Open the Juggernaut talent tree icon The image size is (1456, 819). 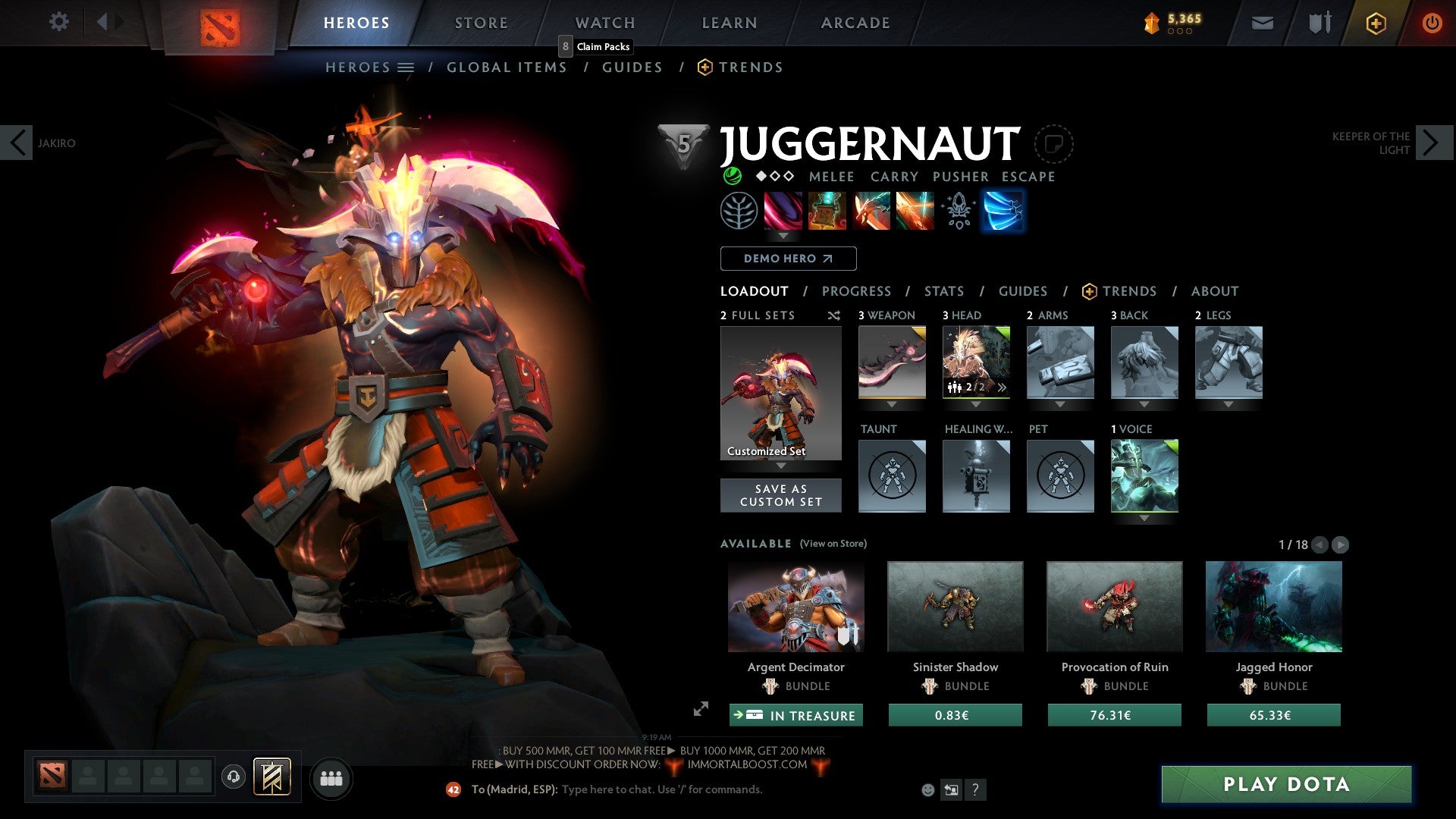point(738,211)
